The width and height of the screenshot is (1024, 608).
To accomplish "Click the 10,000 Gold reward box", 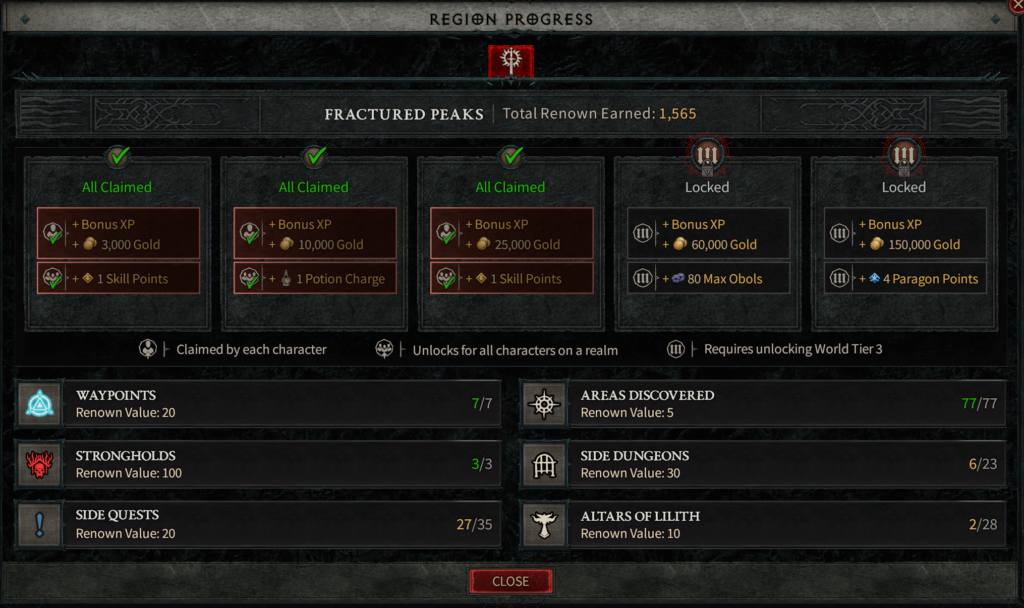I will pos(315,234).
